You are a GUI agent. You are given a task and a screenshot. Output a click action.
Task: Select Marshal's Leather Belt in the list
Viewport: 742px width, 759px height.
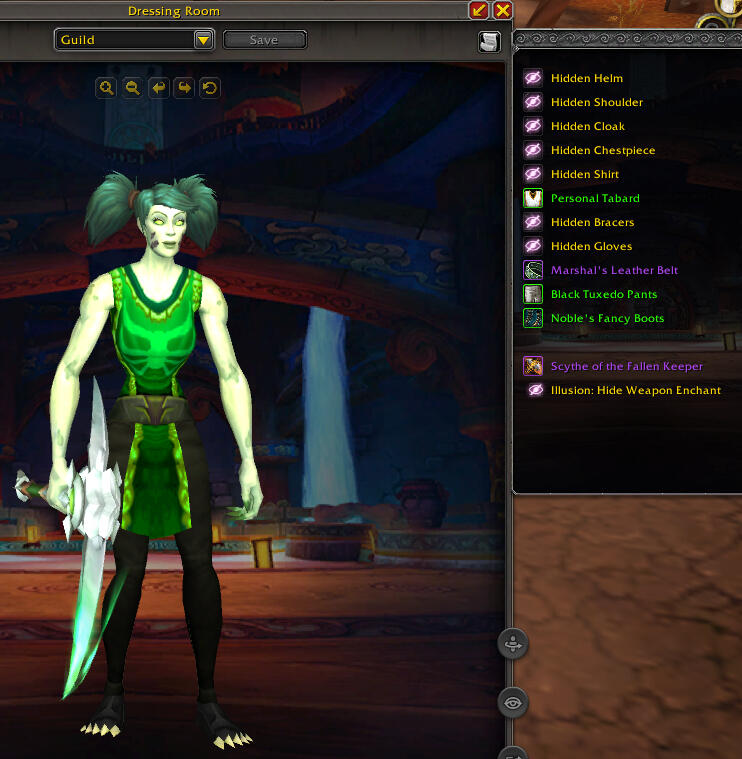tap(614, 270)
